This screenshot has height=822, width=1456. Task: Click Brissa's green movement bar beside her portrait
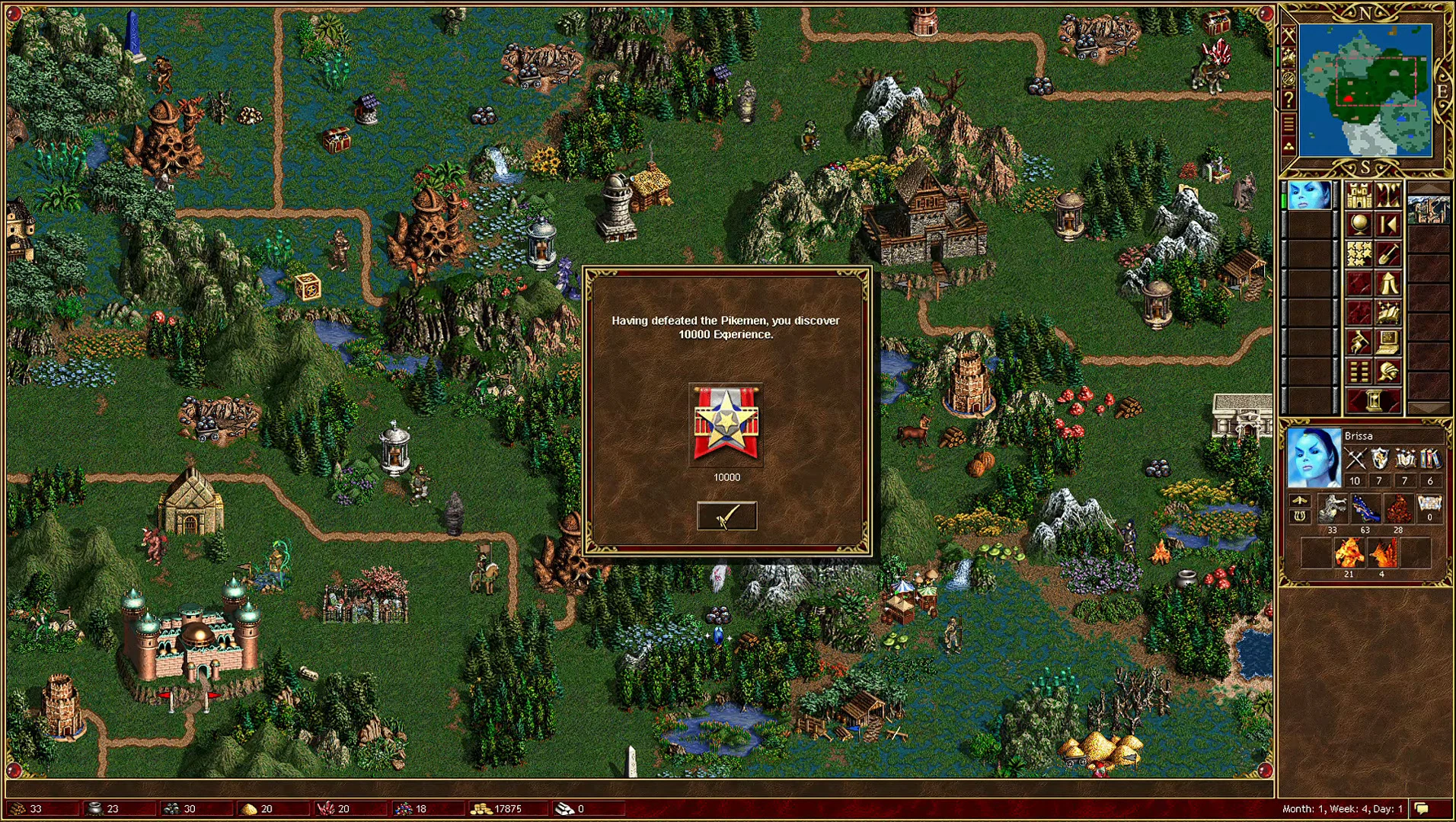pos(1282,199)
